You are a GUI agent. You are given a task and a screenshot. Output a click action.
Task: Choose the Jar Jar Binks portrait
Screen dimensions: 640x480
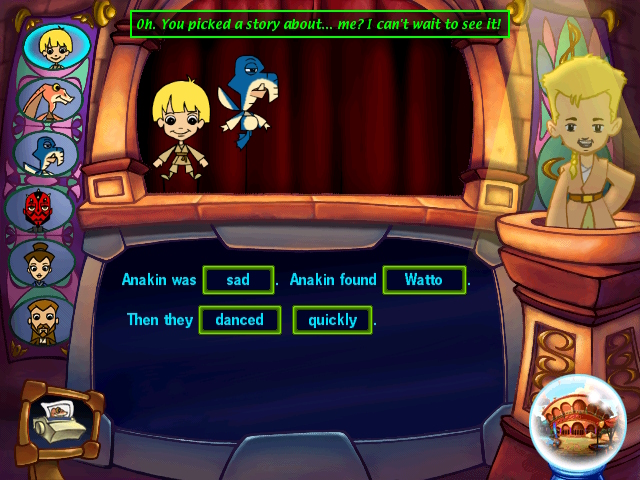coord(49,100)
